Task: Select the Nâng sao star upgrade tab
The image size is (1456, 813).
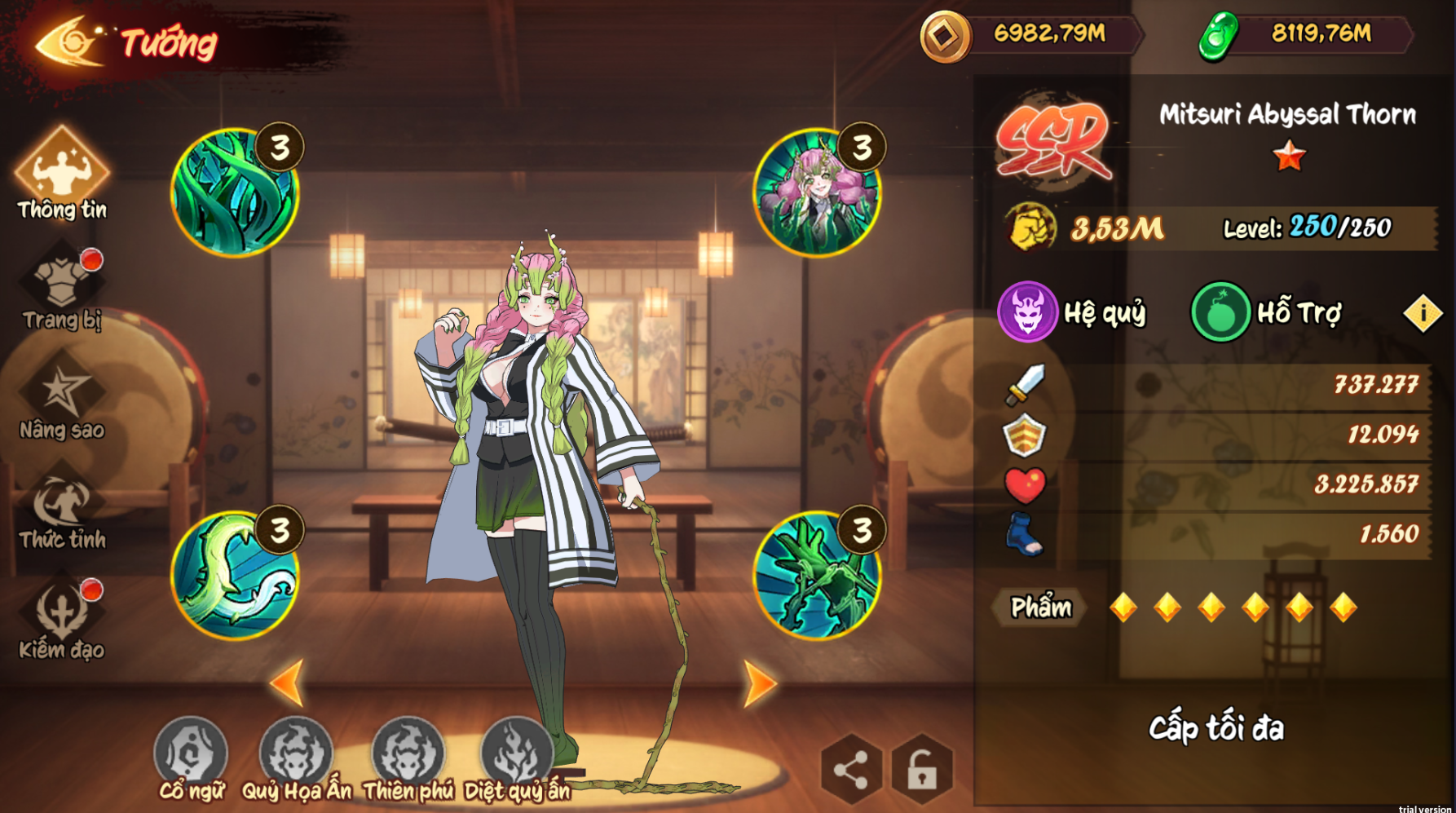Action: 62,397
